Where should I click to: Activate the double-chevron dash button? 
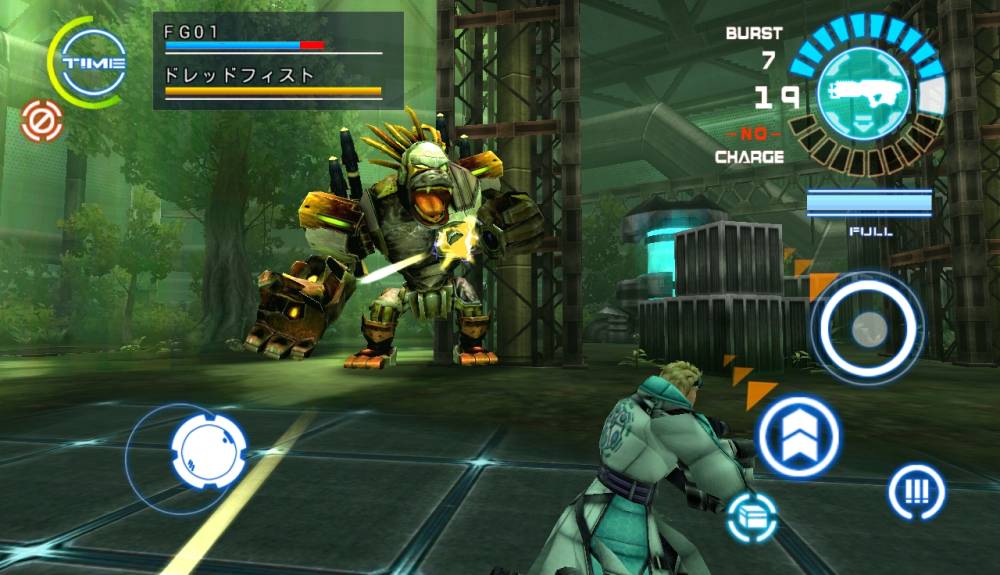(x=797, y=436)
